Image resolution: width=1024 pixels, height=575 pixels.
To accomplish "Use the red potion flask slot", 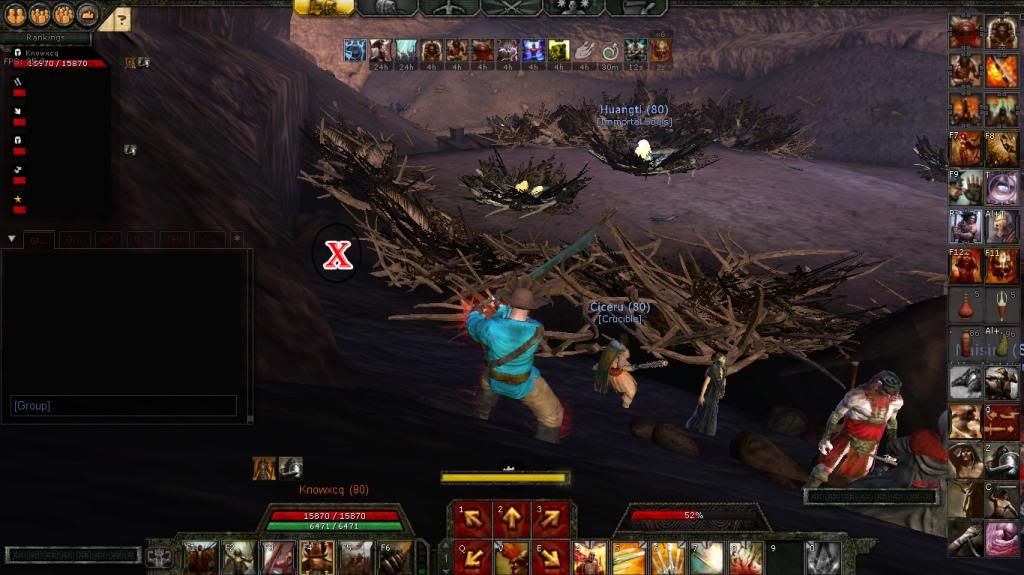I will point(966,306).
